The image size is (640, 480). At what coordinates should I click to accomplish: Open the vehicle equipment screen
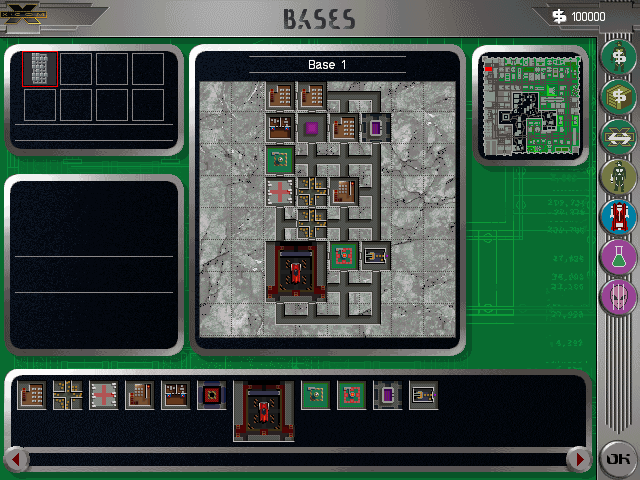(x=618, y=216)
